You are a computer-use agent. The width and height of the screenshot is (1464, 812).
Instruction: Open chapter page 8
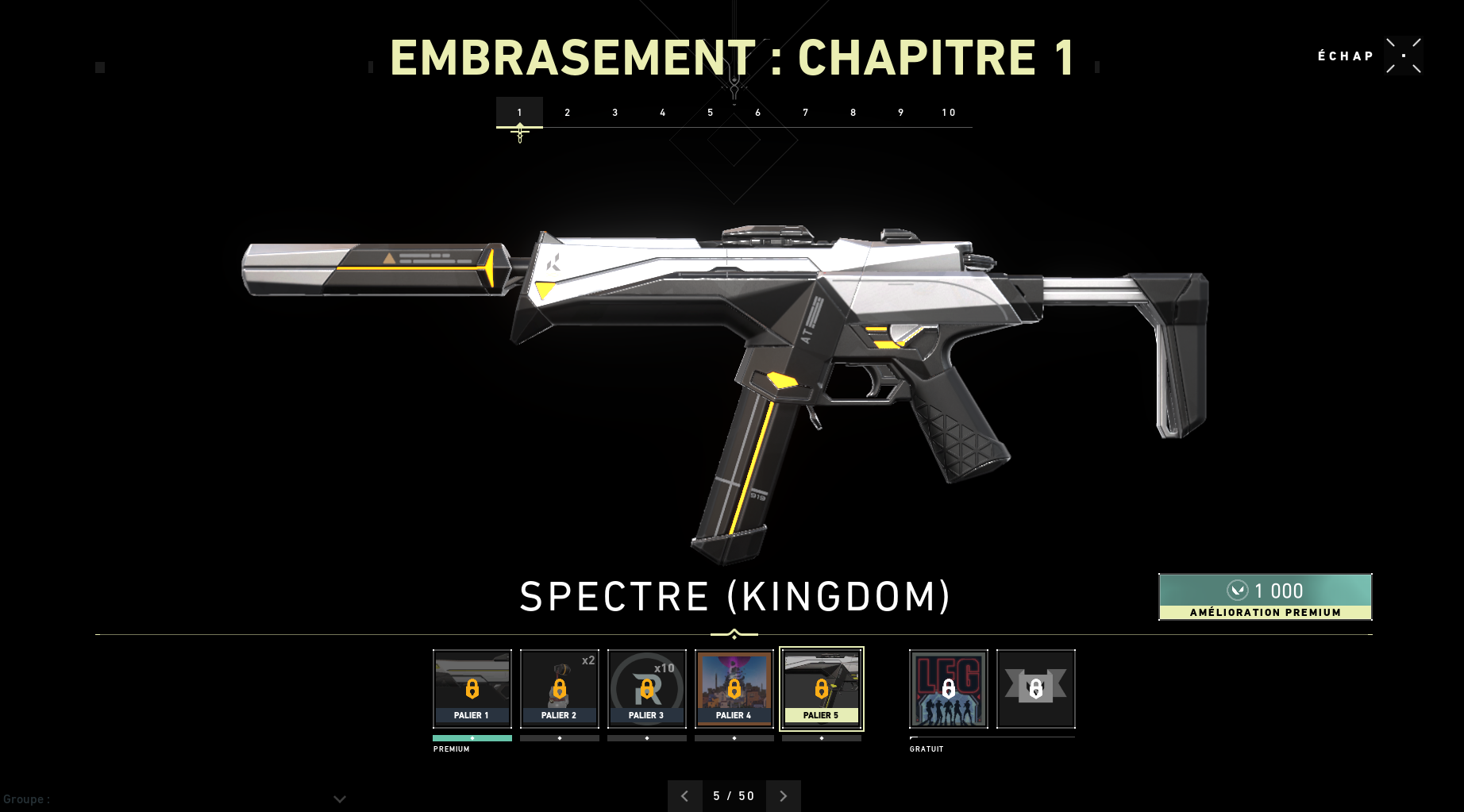(853, 113)
